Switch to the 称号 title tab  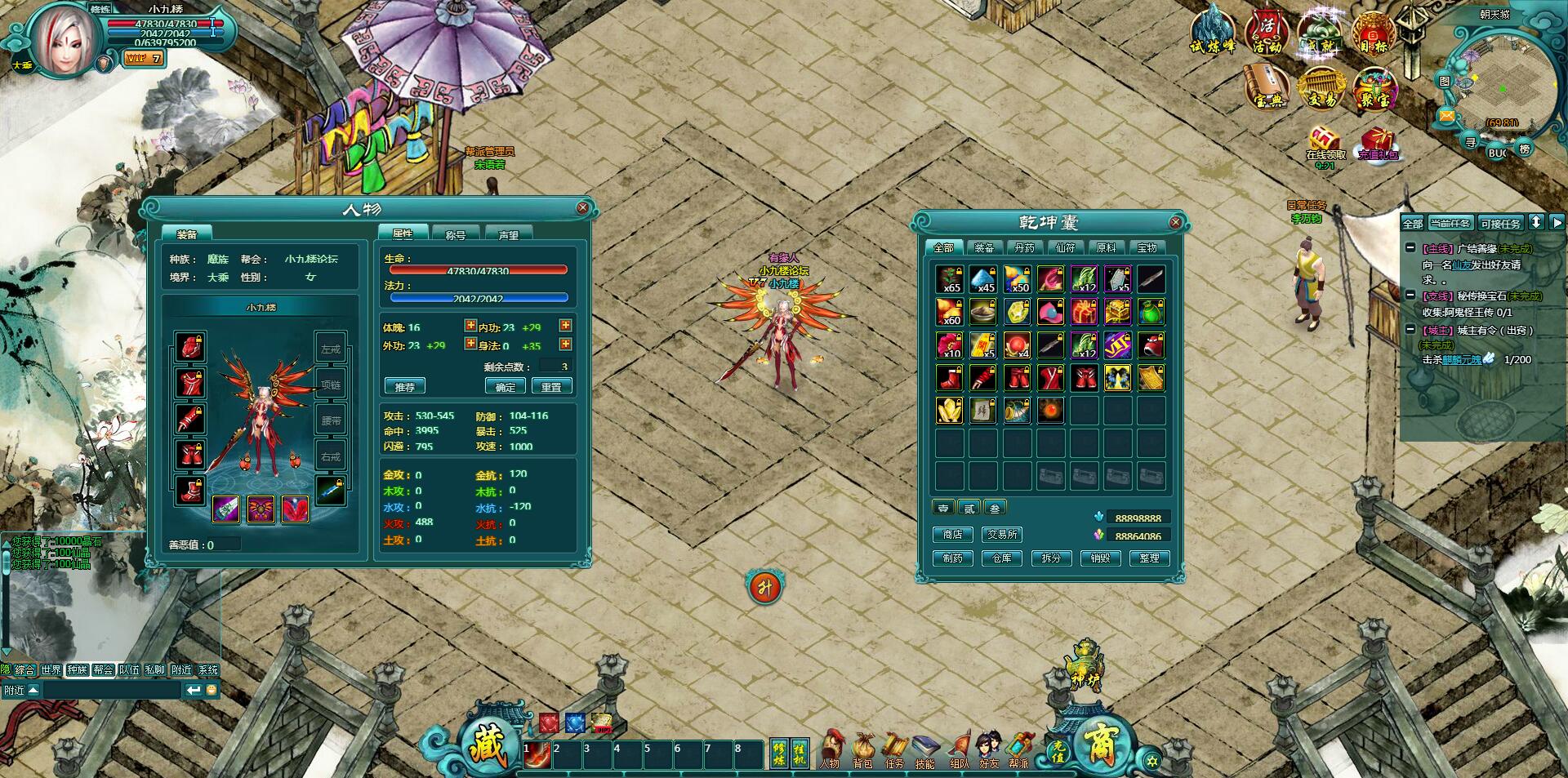pos(455,234)
